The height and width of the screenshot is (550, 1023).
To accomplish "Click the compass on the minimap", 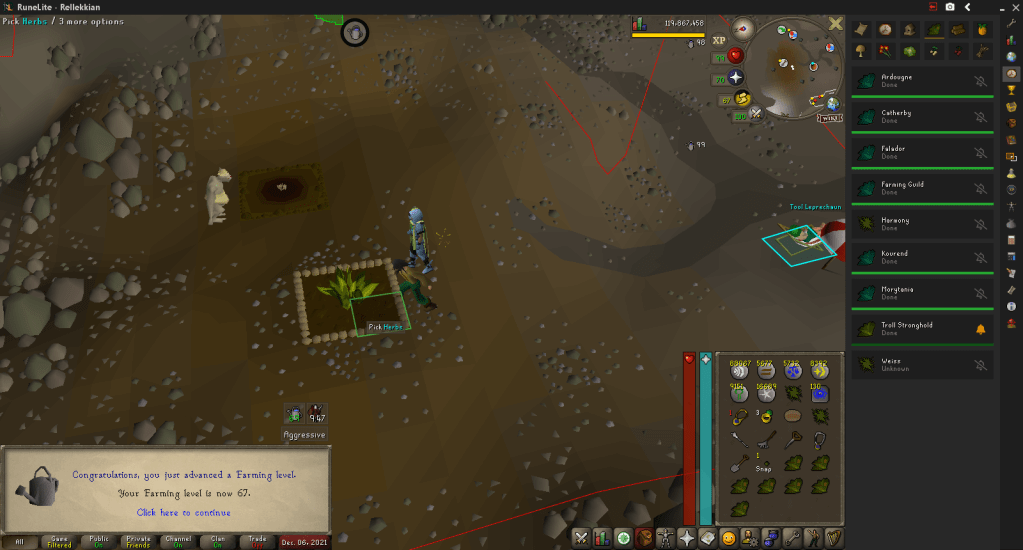I will (x=743, y=28).
